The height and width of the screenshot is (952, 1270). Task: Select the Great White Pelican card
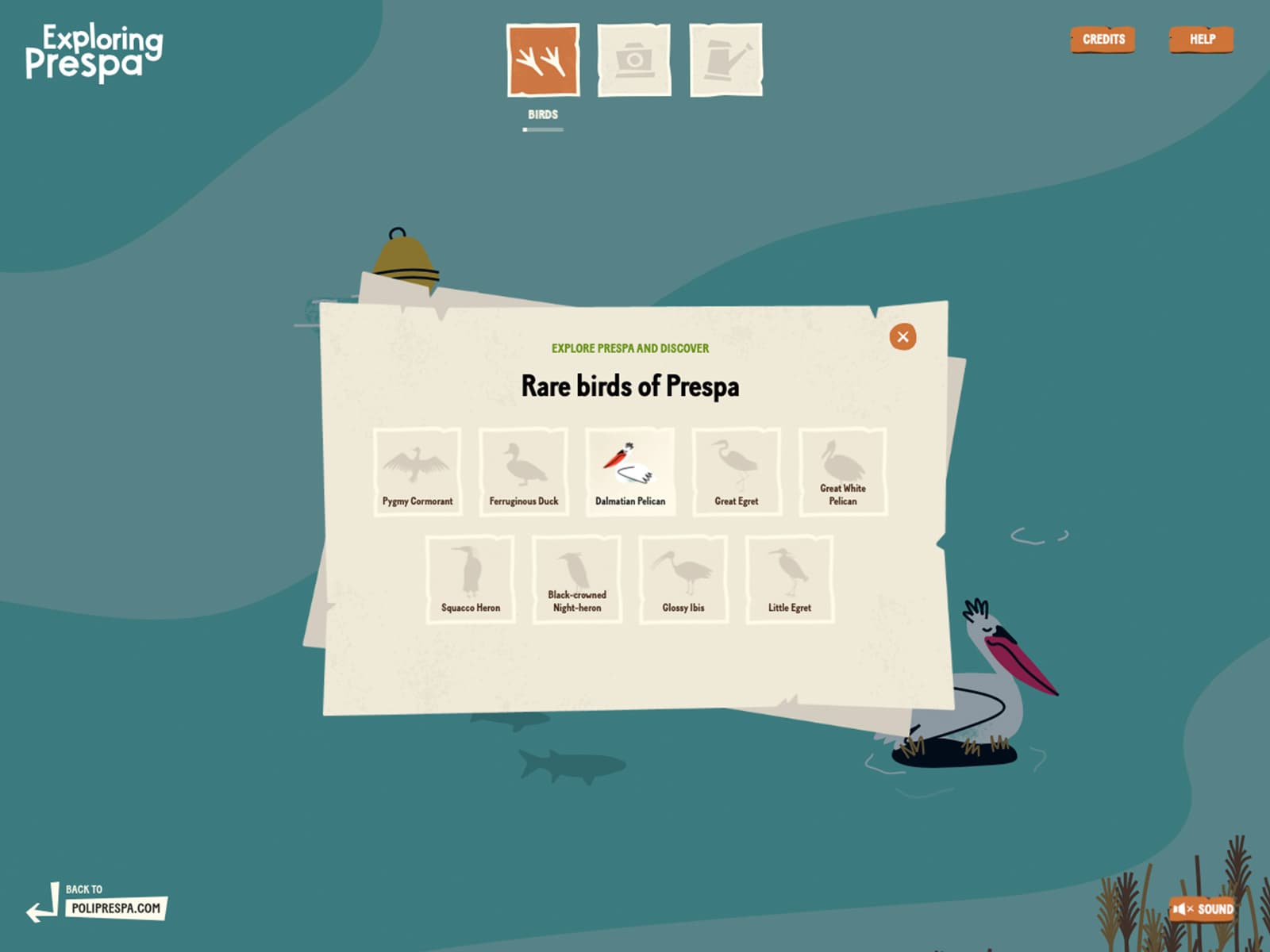(x=843, y=472)
